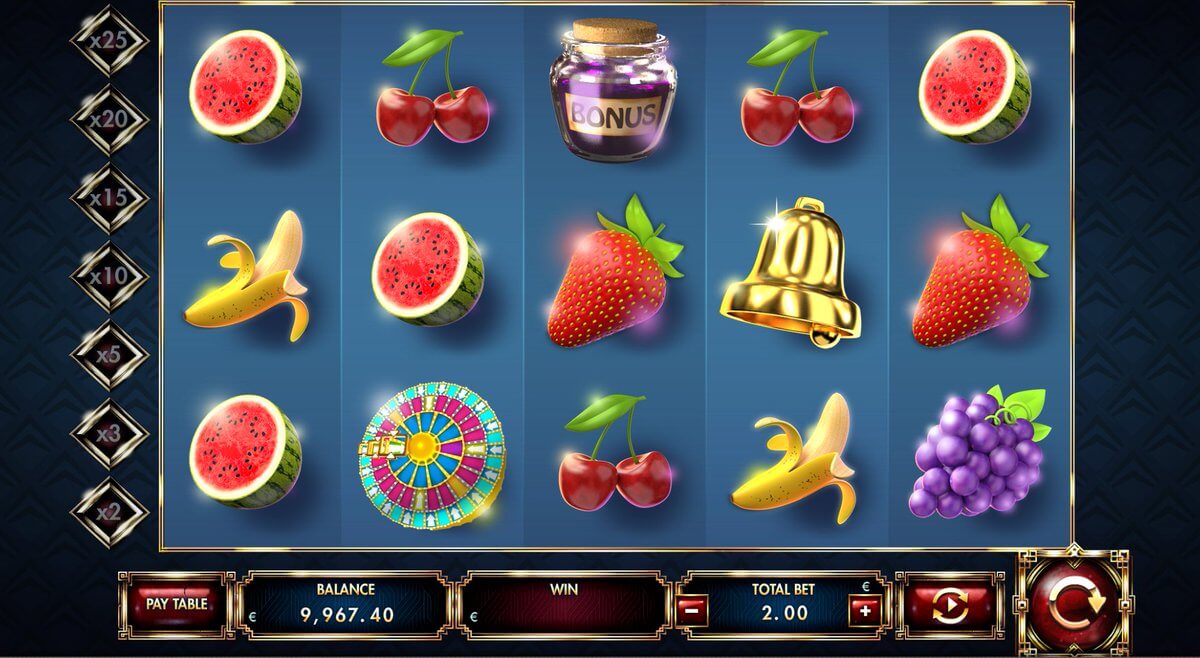Start autoplay with the gold play-arrow button
The height and width of the screenshot is (658, 1200).
point(949,606)
